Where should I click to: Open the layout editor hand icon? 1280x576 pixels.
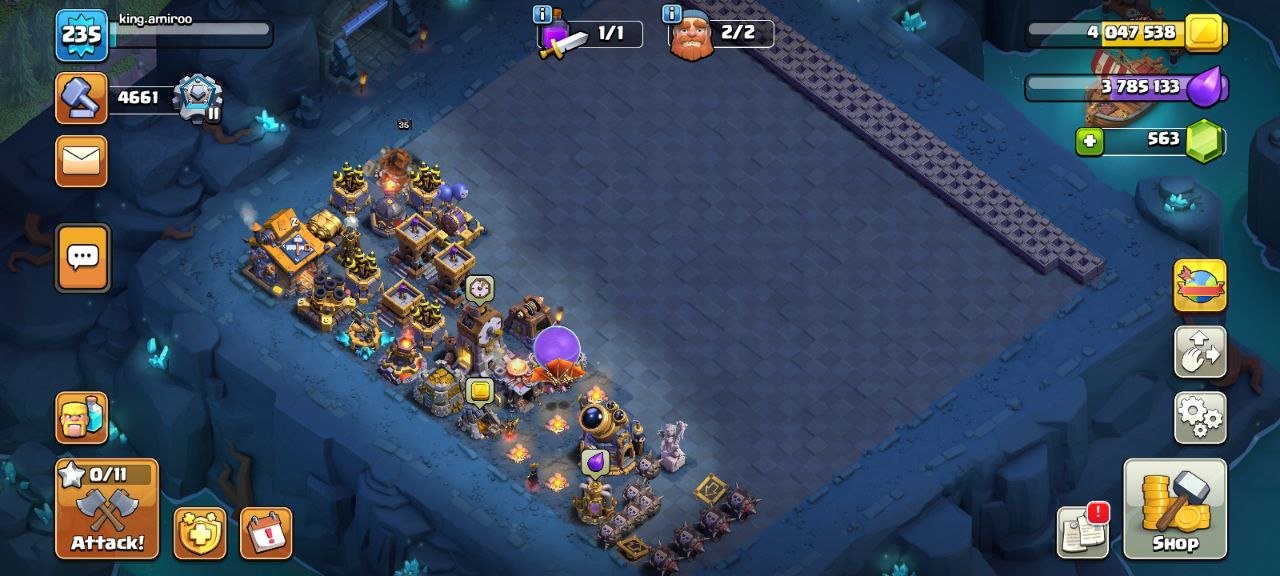pyautogui.click(x=1200, y=352)
